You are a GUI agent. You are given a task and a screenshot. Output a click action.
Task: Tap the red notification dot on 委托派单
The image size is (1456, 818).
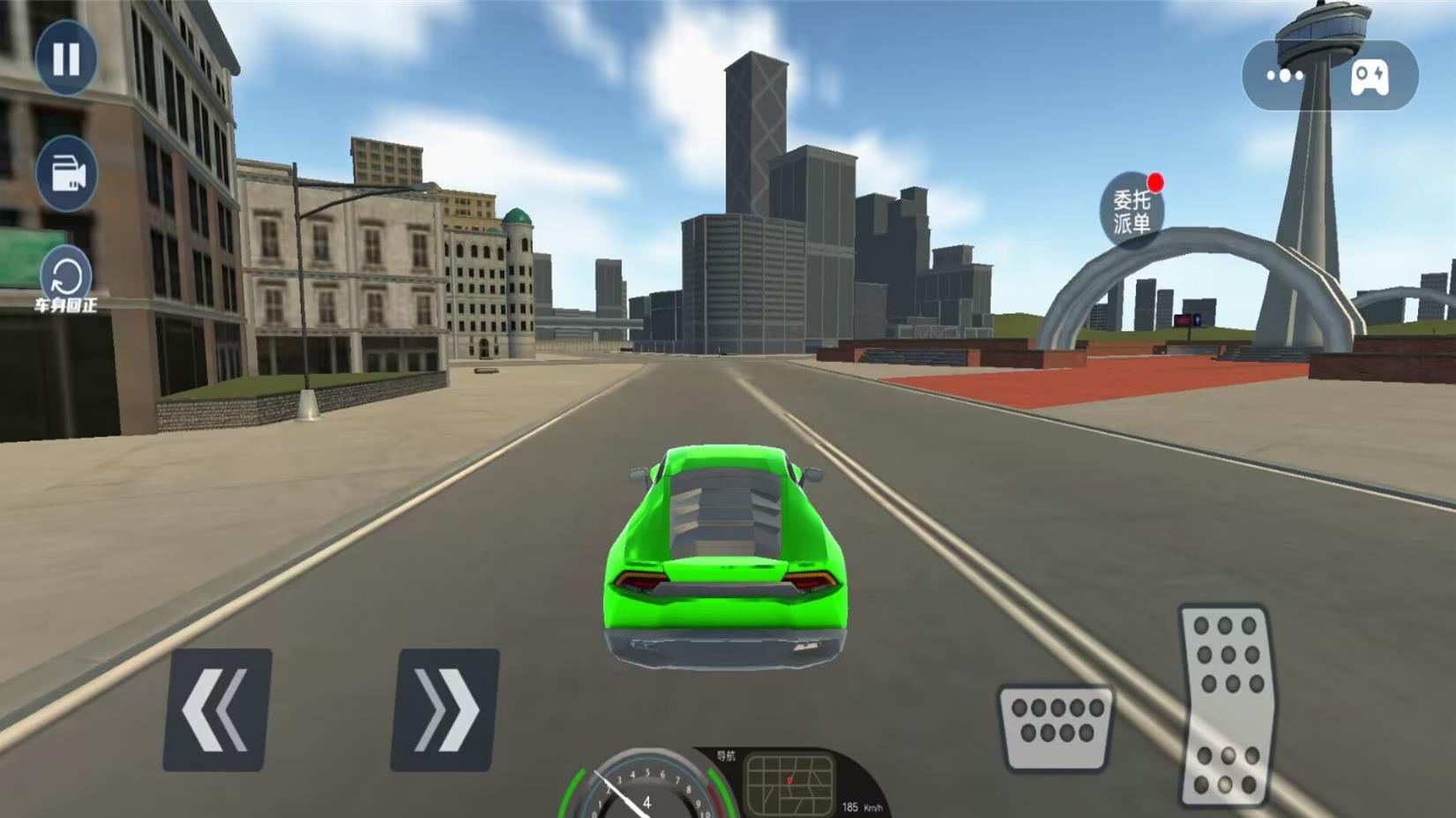tap(1158, 181)
